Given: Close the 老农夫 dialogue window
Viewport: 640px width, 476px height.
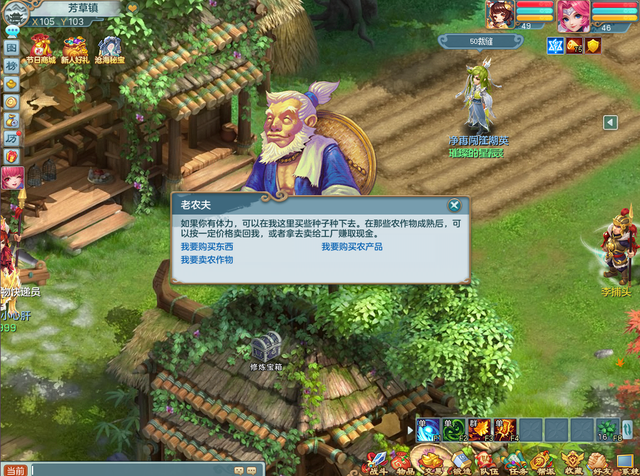Looking at the screenshot, I should point(454,205).
